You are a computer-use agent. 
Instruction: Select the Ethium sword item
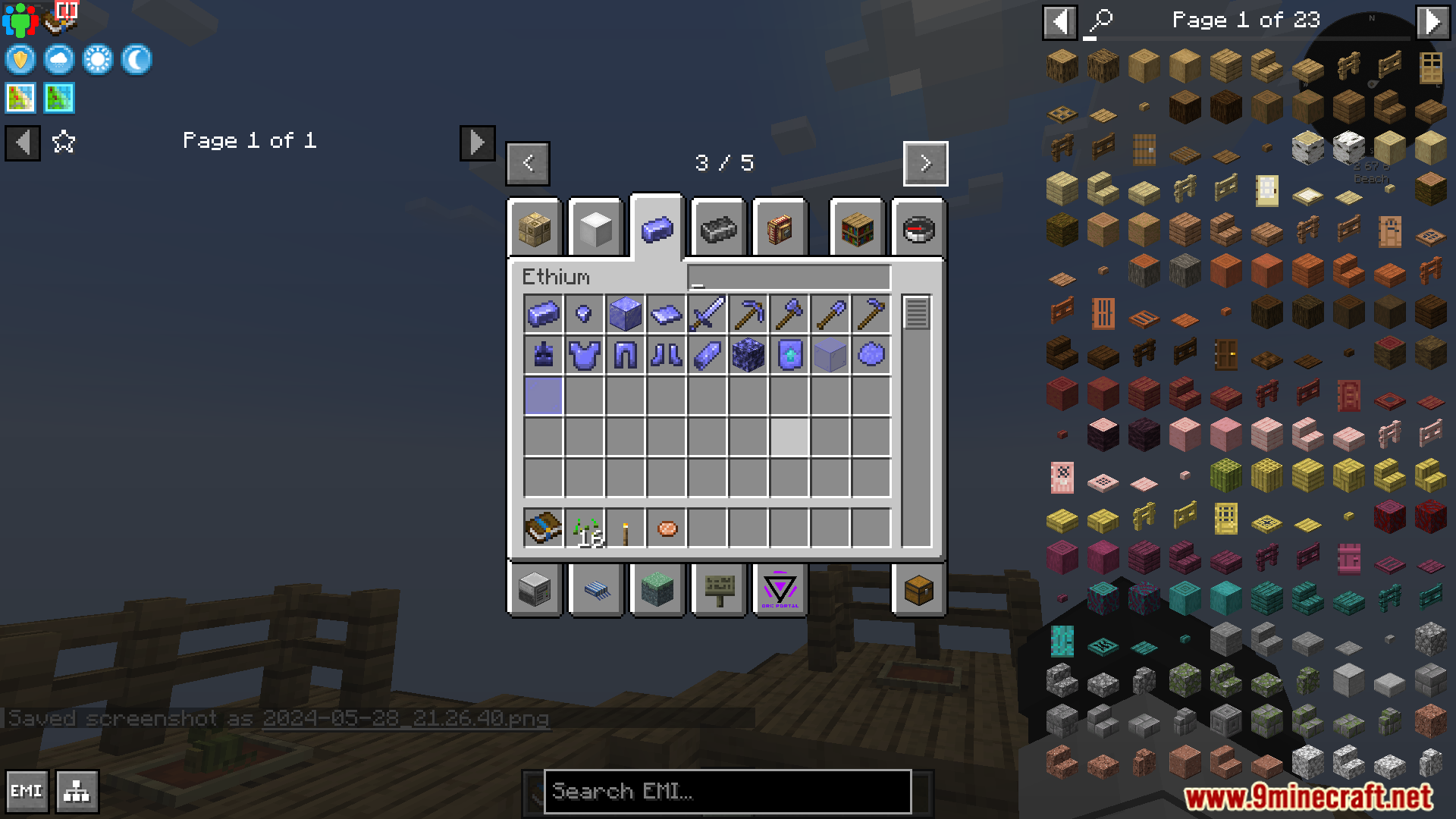[708, 313]
